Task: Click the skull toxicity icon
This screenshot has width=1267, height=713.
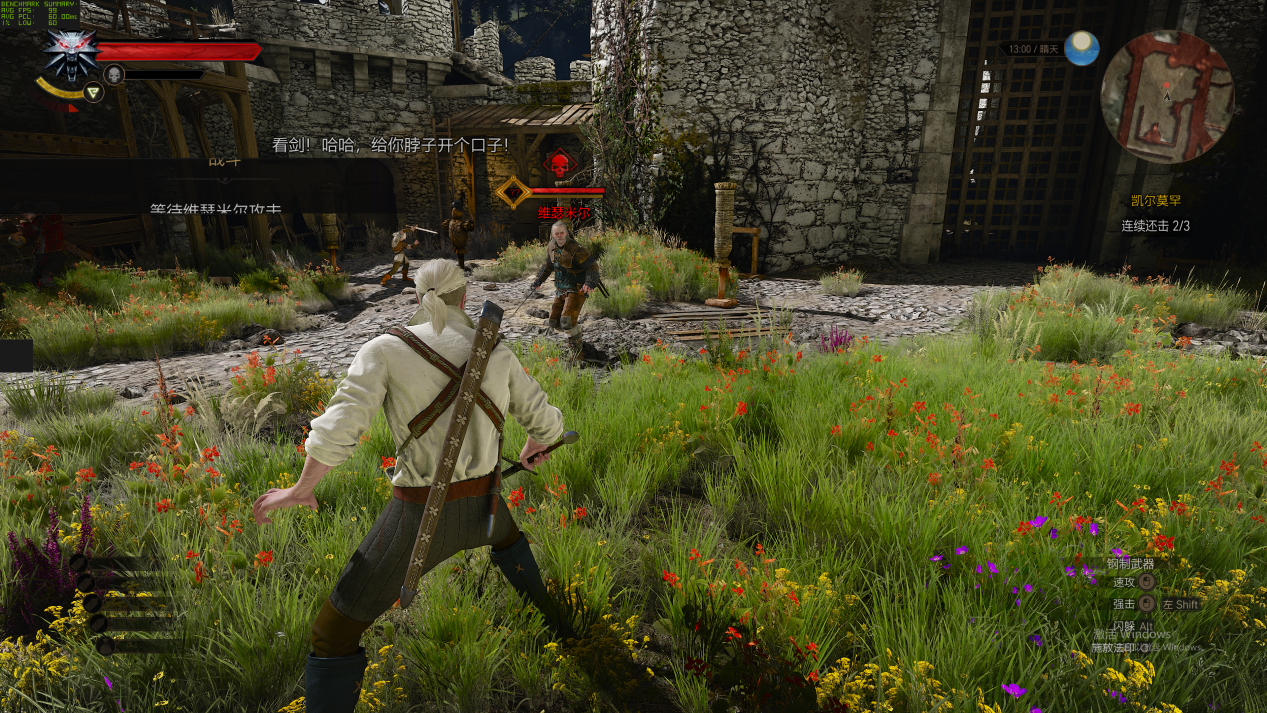Action: (114, 74)
